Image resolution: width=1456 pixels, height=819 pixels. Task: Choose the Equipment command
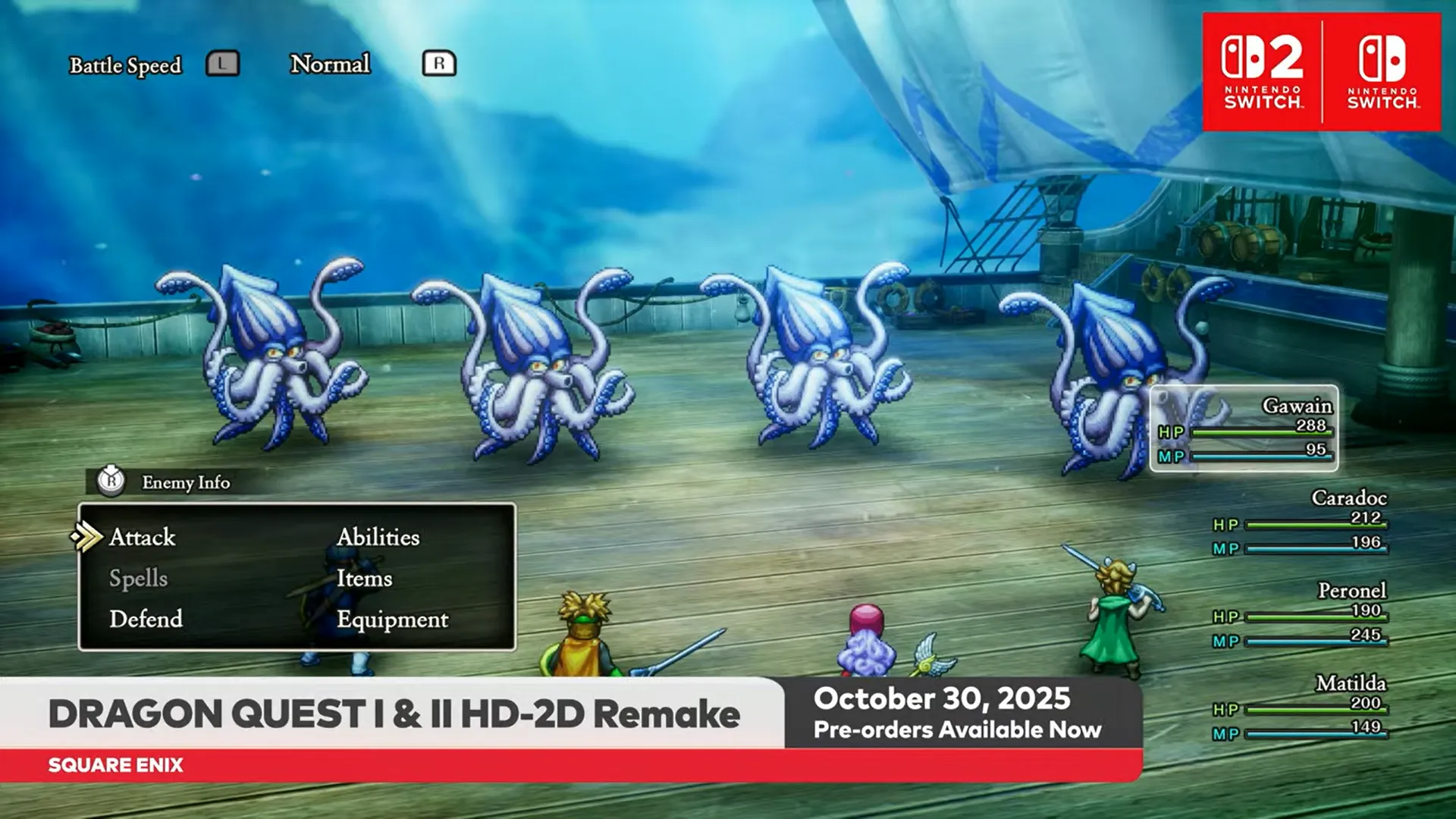point(392,620)
